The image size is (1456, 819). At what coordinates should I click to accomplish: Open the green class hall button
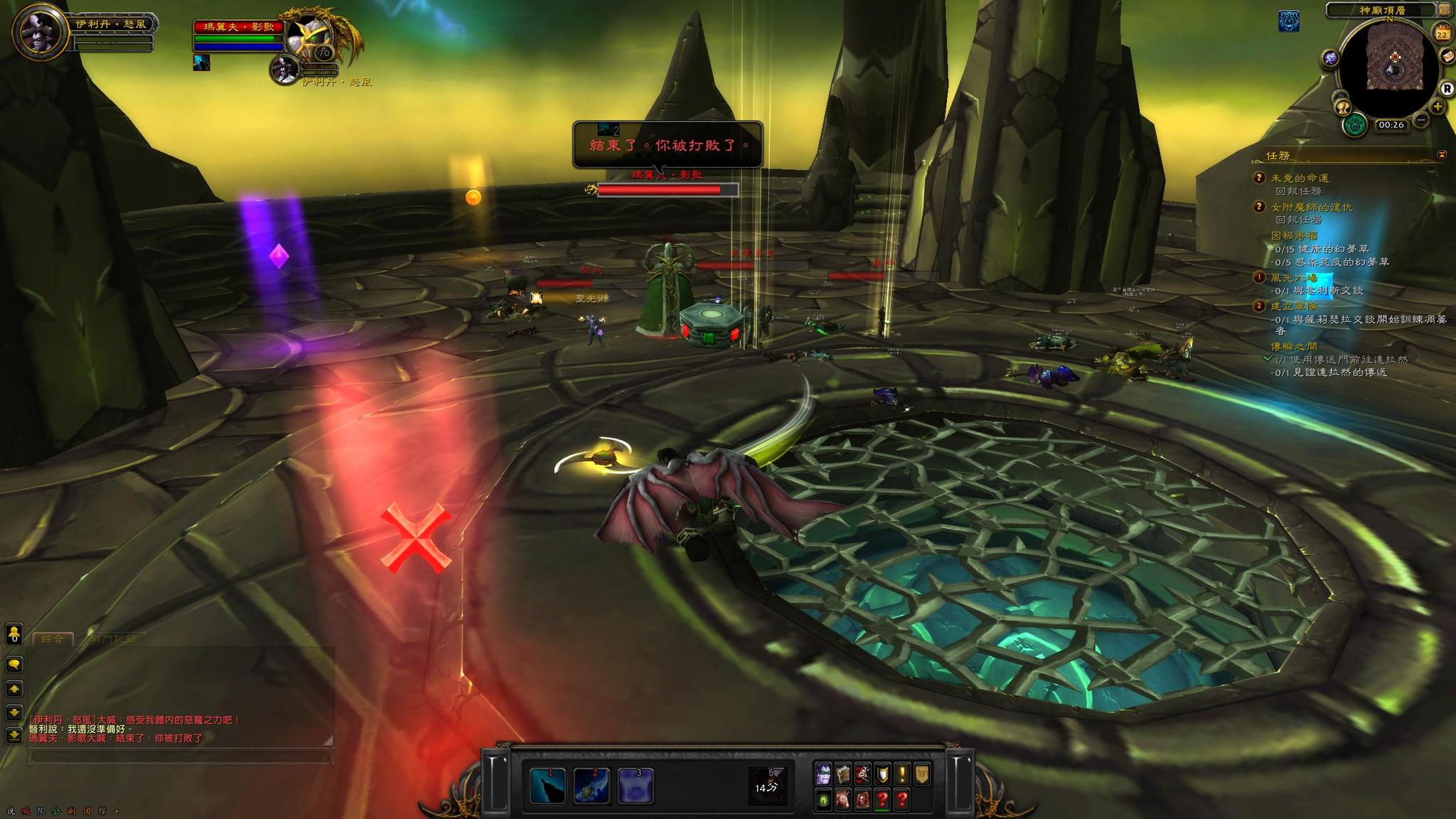(1356, 125)
